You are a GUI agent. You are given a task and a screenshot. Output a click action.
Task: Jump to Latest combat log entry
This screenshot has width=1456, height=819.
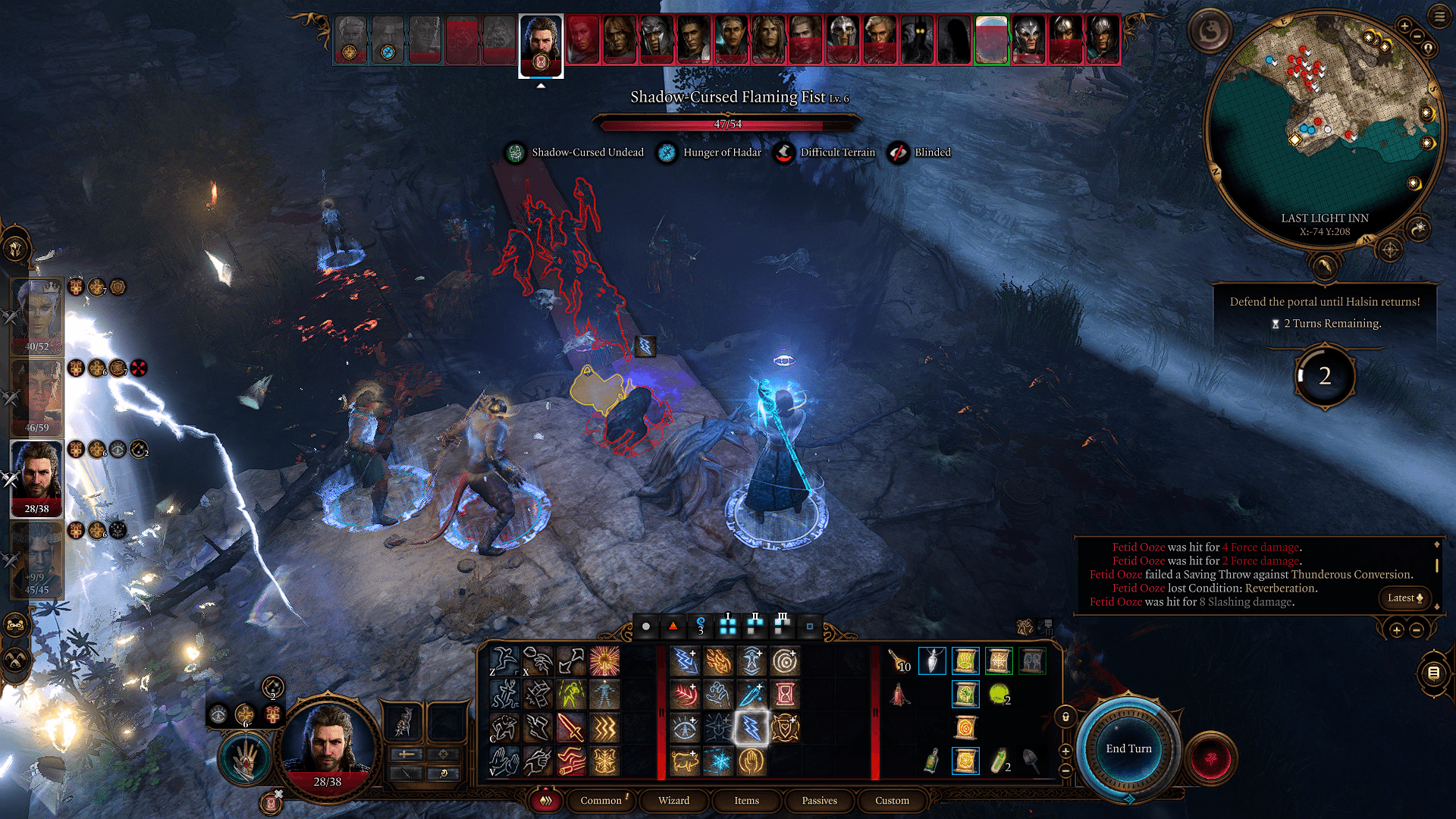1404,598
